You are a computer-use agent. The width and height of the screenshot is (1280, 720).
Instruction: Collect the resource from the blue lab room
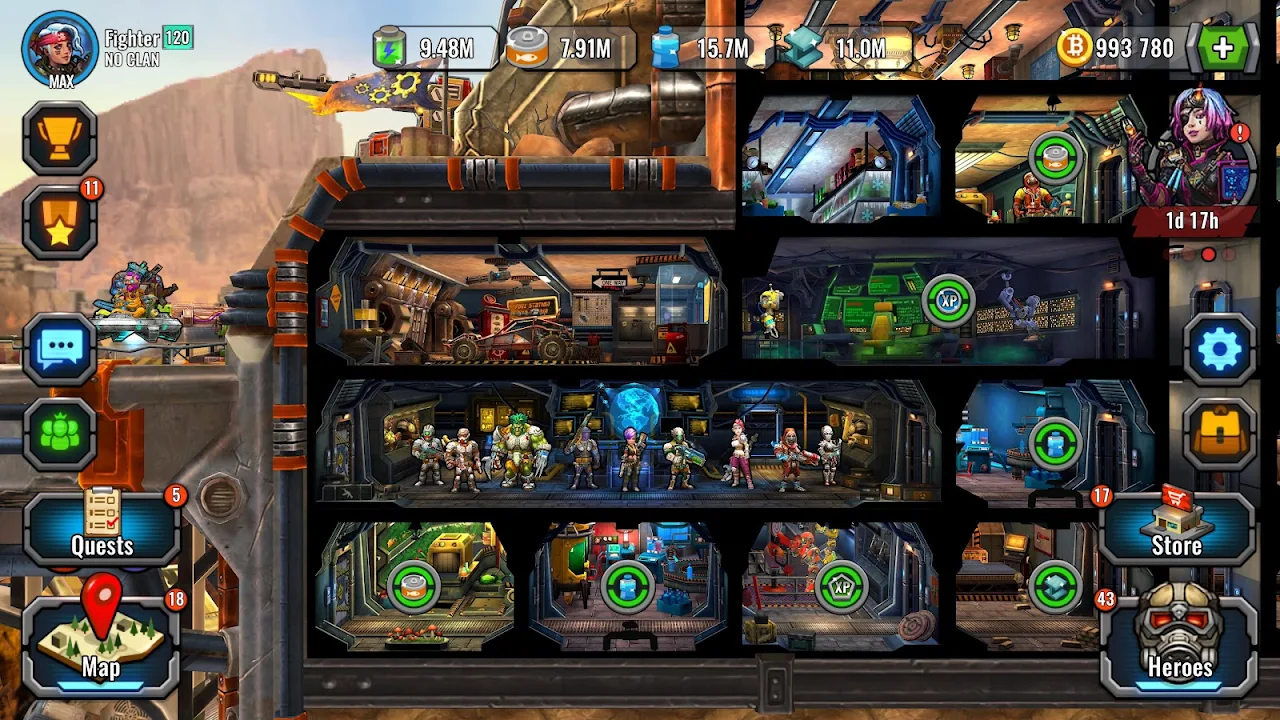[1054, 444]
